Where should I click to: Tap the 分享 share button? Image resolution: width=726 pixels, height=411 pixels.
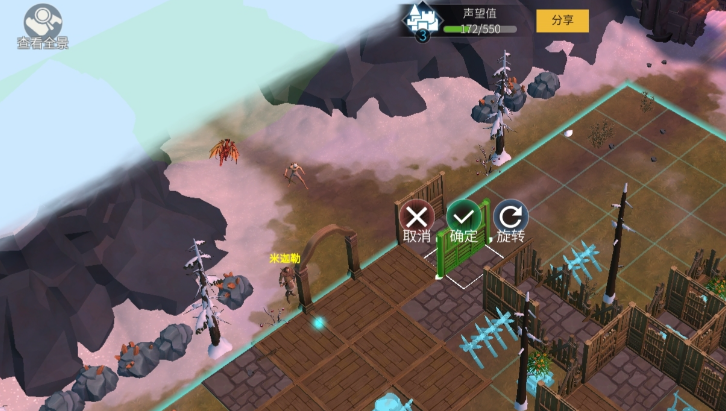(562, 20)
